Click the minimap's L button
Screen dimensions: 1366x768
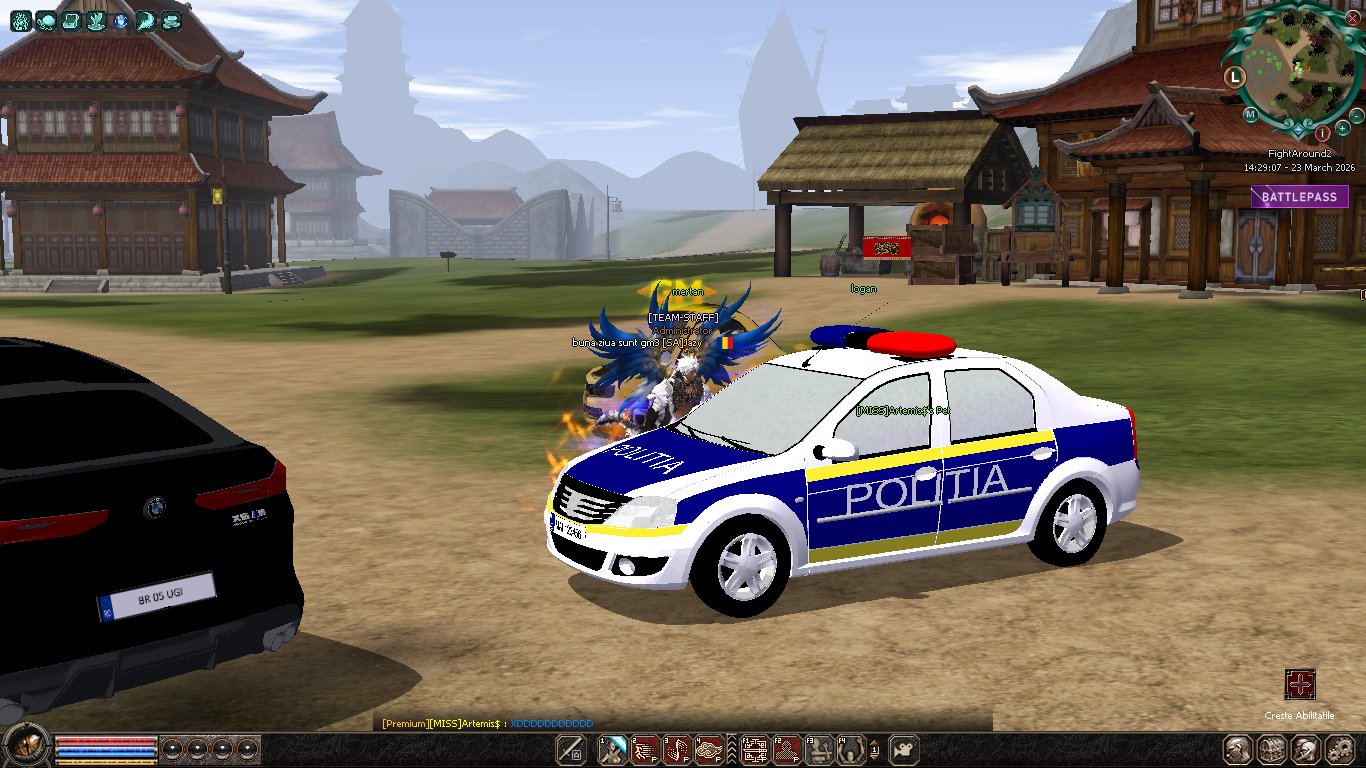1235,76
